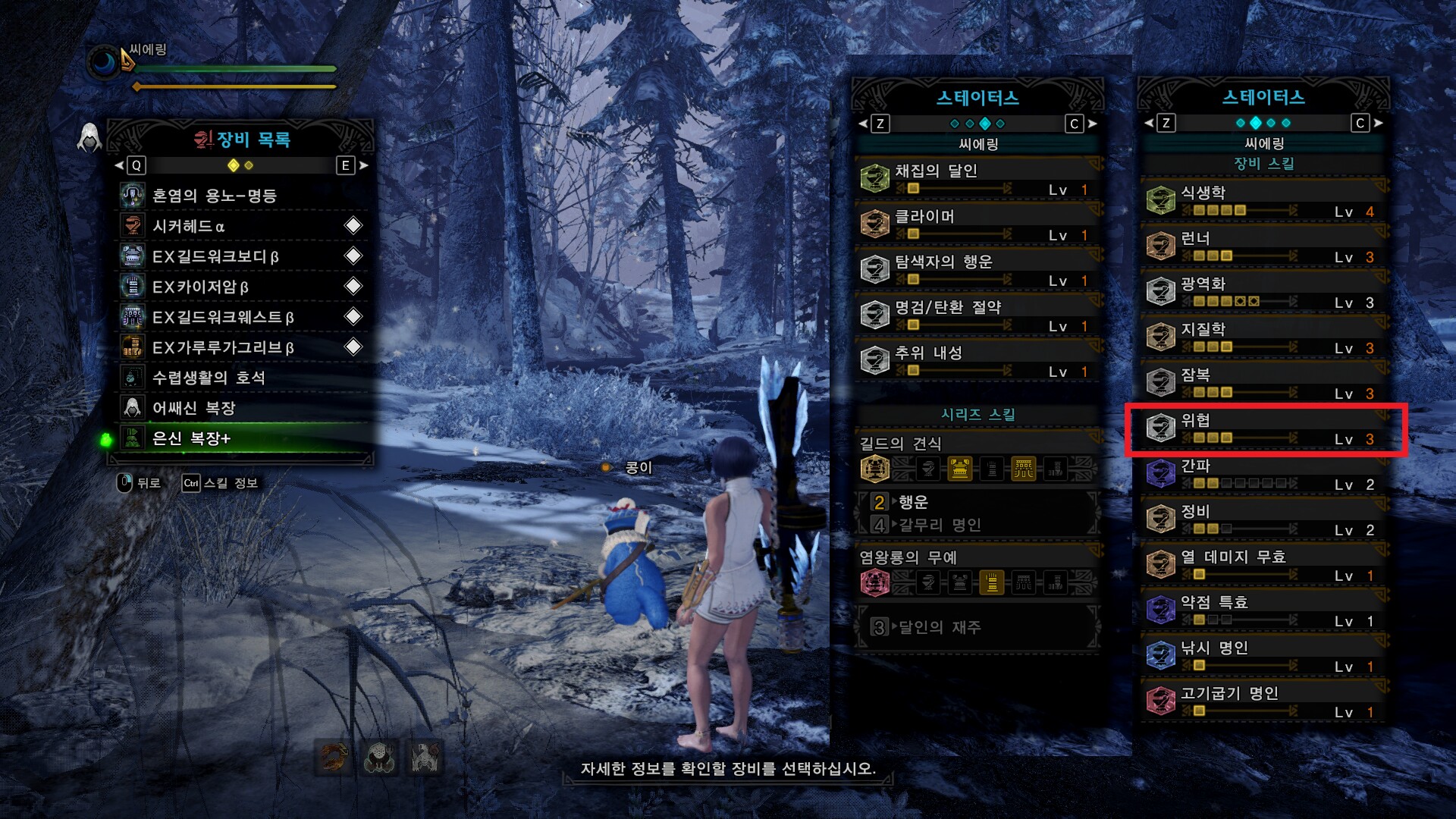Click the 염왕룡의 무예 pink medal icon
This screenshot has height=819, width=1456.
(875, 583)
